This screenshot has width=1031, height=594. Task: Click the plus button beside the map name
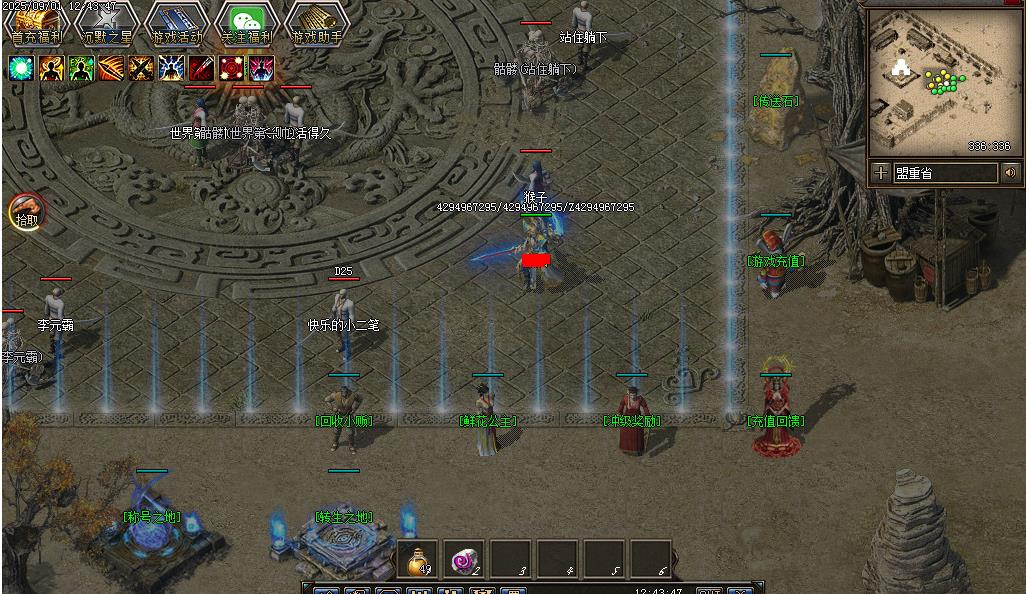880,173
